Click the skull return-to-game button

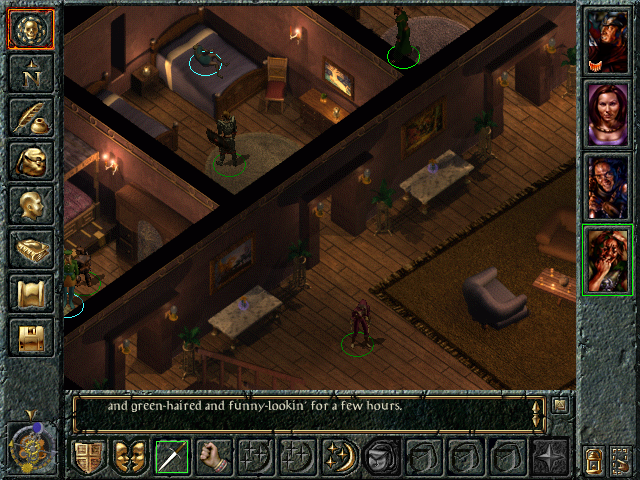30,29
